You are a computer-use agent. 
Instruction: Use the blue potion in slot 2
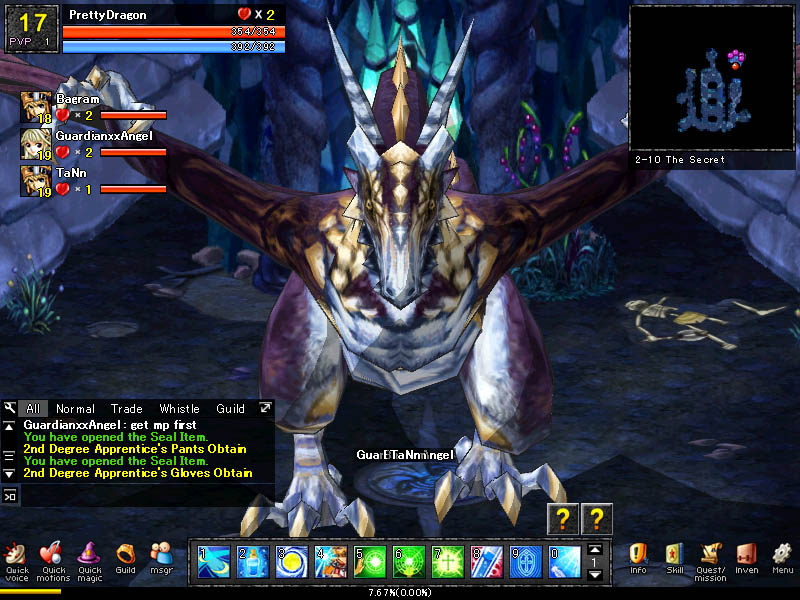[x=254, y=561]
